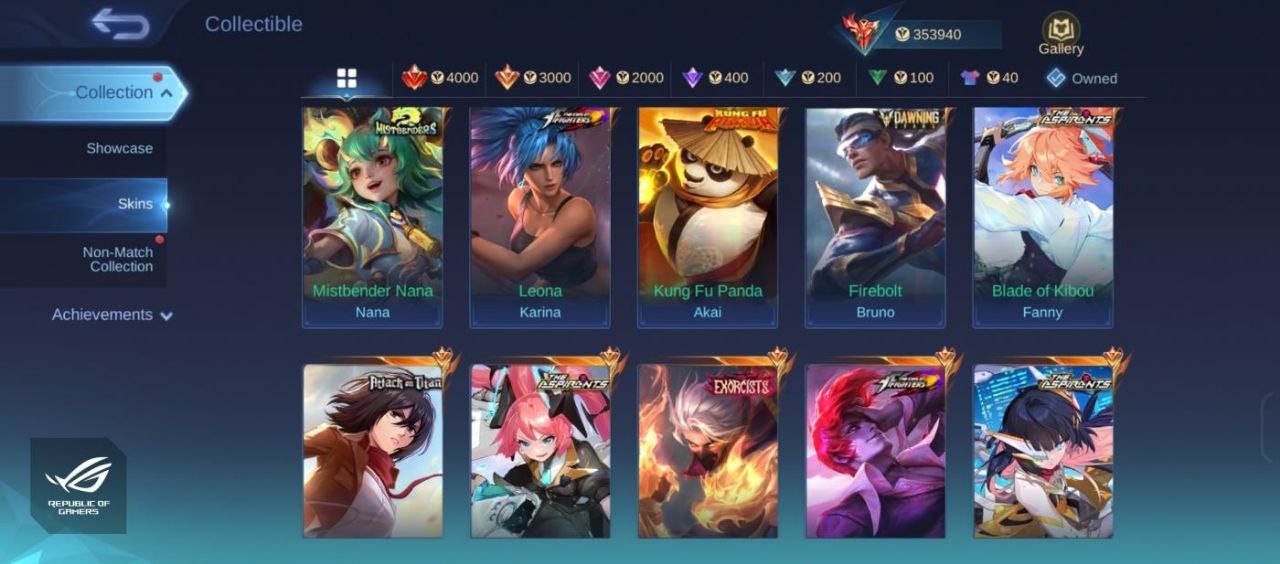1280x564 pixels.
Task: Select the Mistbender Nana skin card
Action: pyautogui.click(x=373, y=217)
